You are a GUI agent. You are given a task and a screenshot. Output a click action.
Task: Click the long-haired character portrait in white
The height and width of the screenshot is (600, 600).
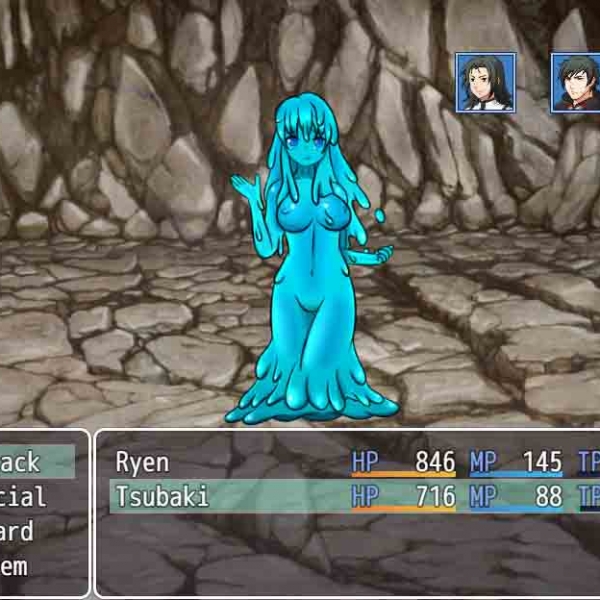point(486,82)
